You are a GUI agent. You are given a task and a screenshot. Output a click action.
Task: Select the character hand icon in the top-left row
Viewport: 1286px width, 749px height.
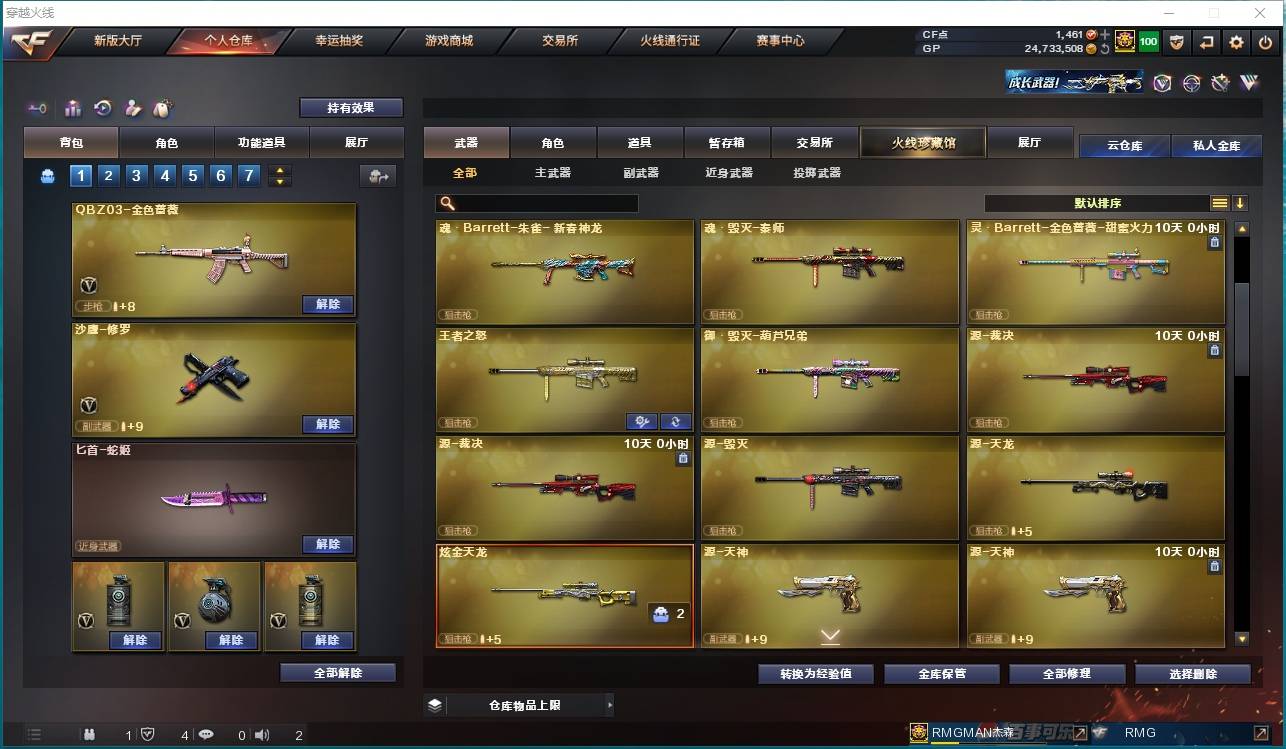point(133,106)
